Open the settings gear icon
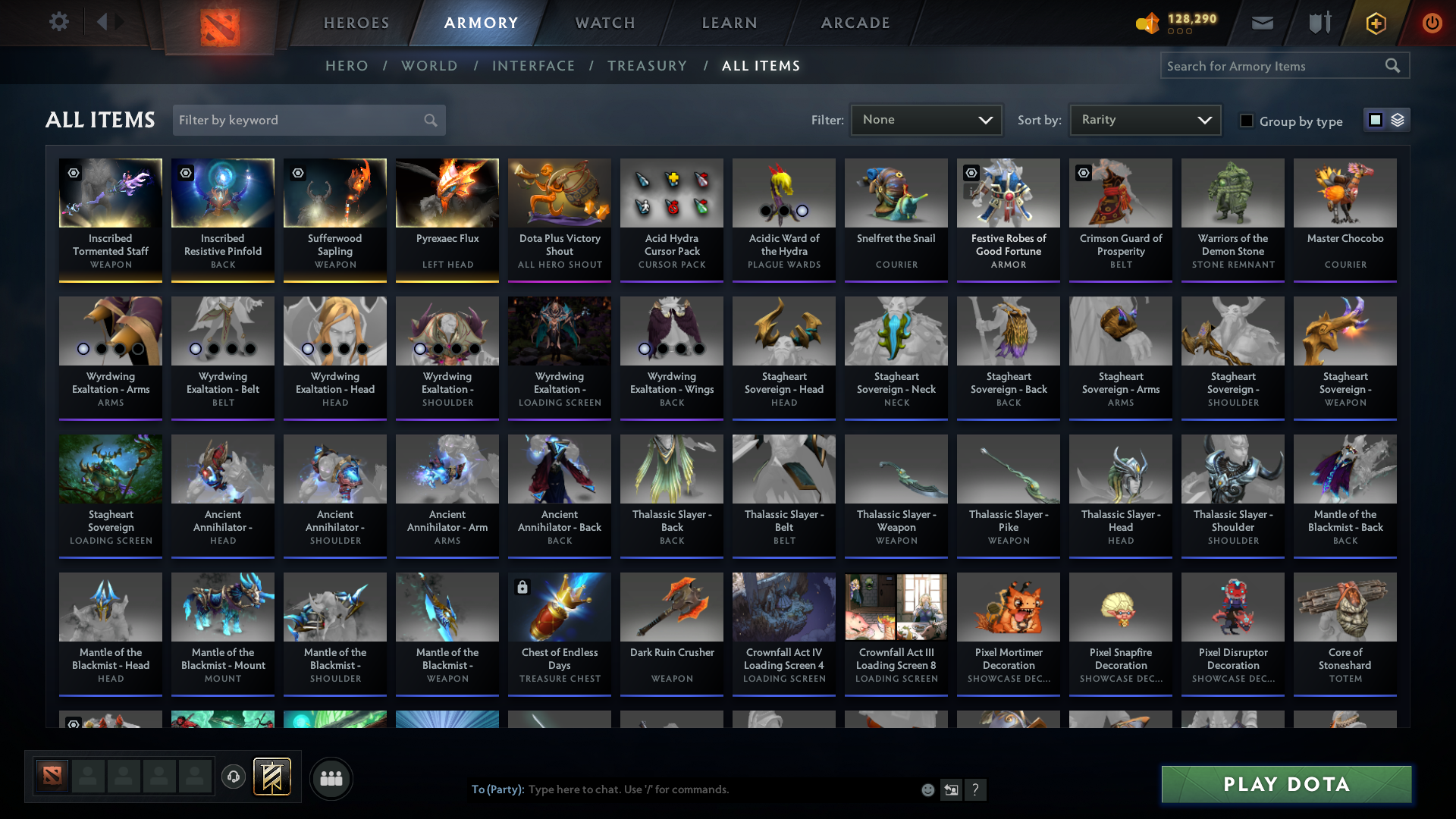The width and height of the screenshot is (1456, 819). click(x=59, y=22)
